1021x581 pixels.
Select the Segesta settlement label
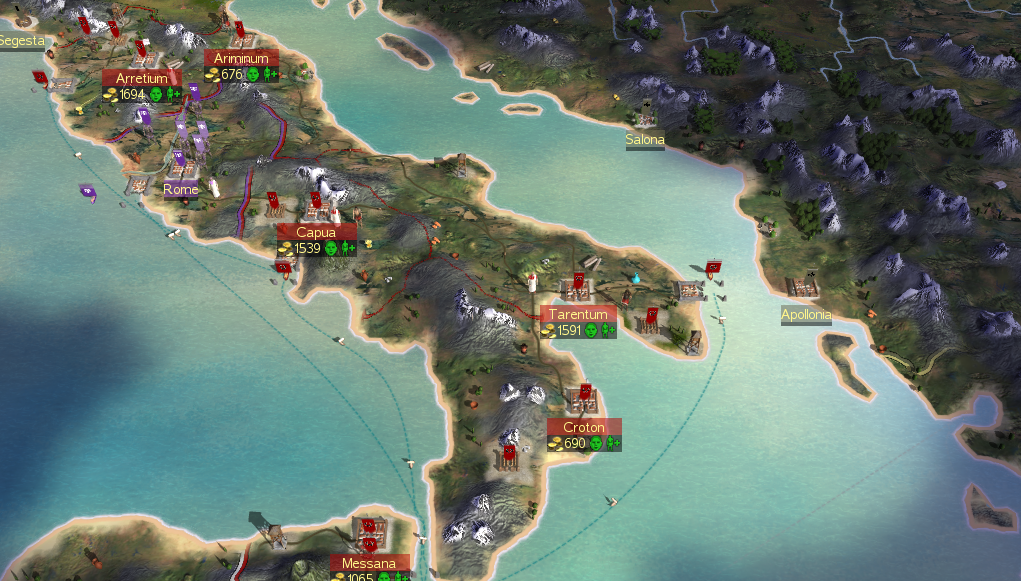point(22,41)
